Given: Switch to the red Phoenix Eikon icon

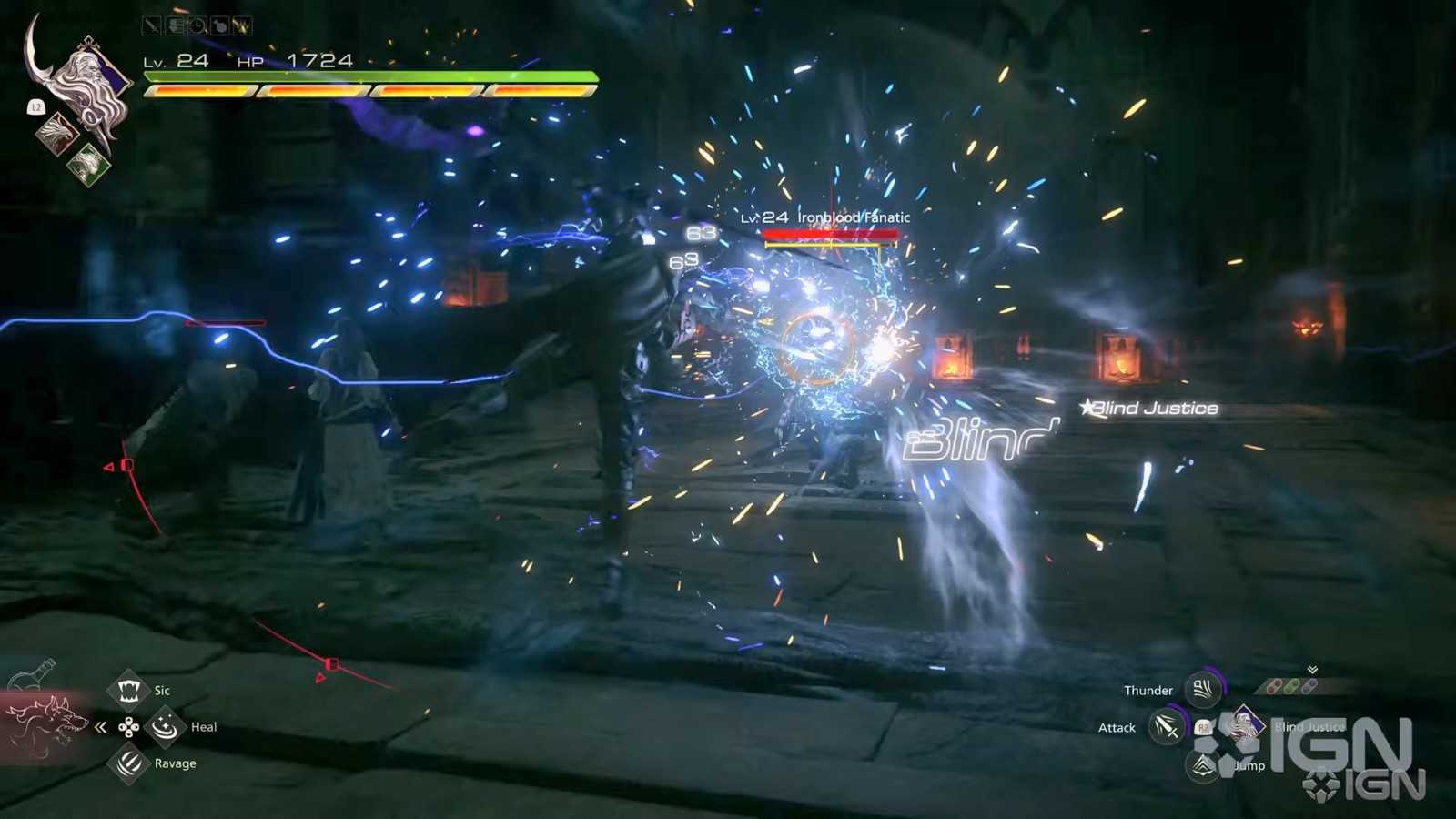Looking at the screenshot, I should click(56, 133).
